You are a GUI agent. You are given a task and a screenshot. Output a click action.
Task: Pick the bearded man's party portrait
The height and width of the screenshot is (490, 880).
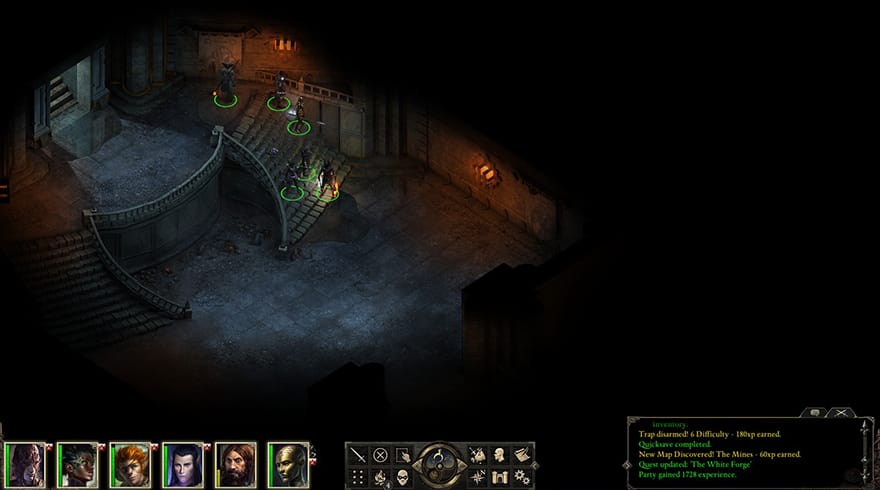(235, 464)
